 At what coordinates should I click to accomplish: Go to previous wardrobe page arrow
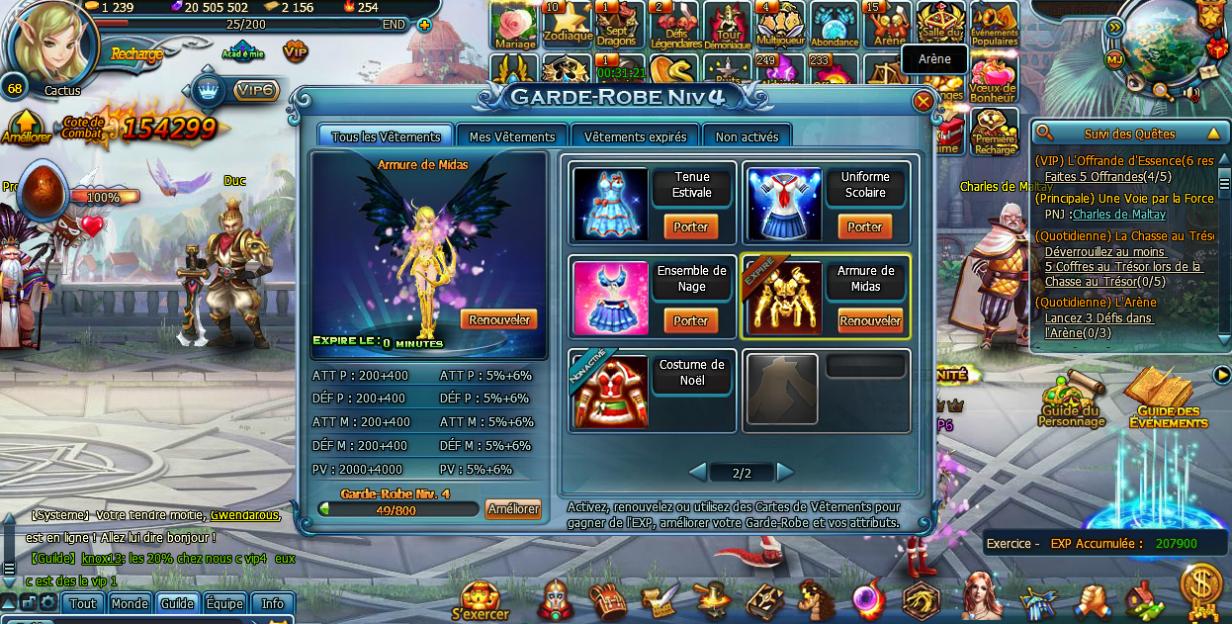coord(699,472)
